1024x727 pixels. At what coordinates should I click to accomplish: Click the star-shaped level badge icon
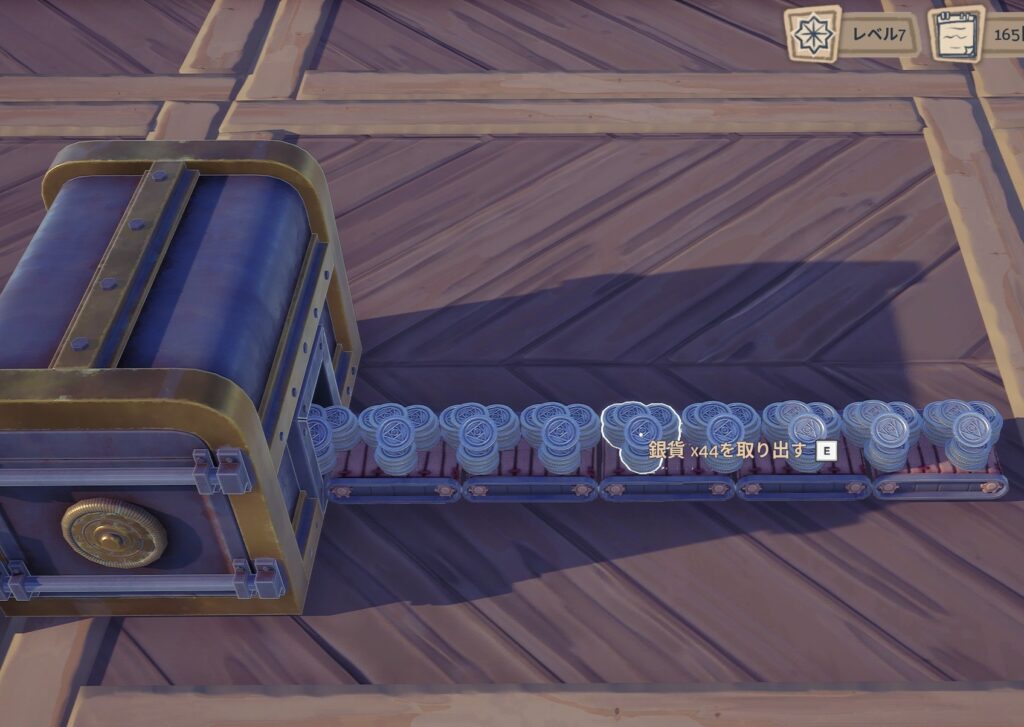point(812,34)
